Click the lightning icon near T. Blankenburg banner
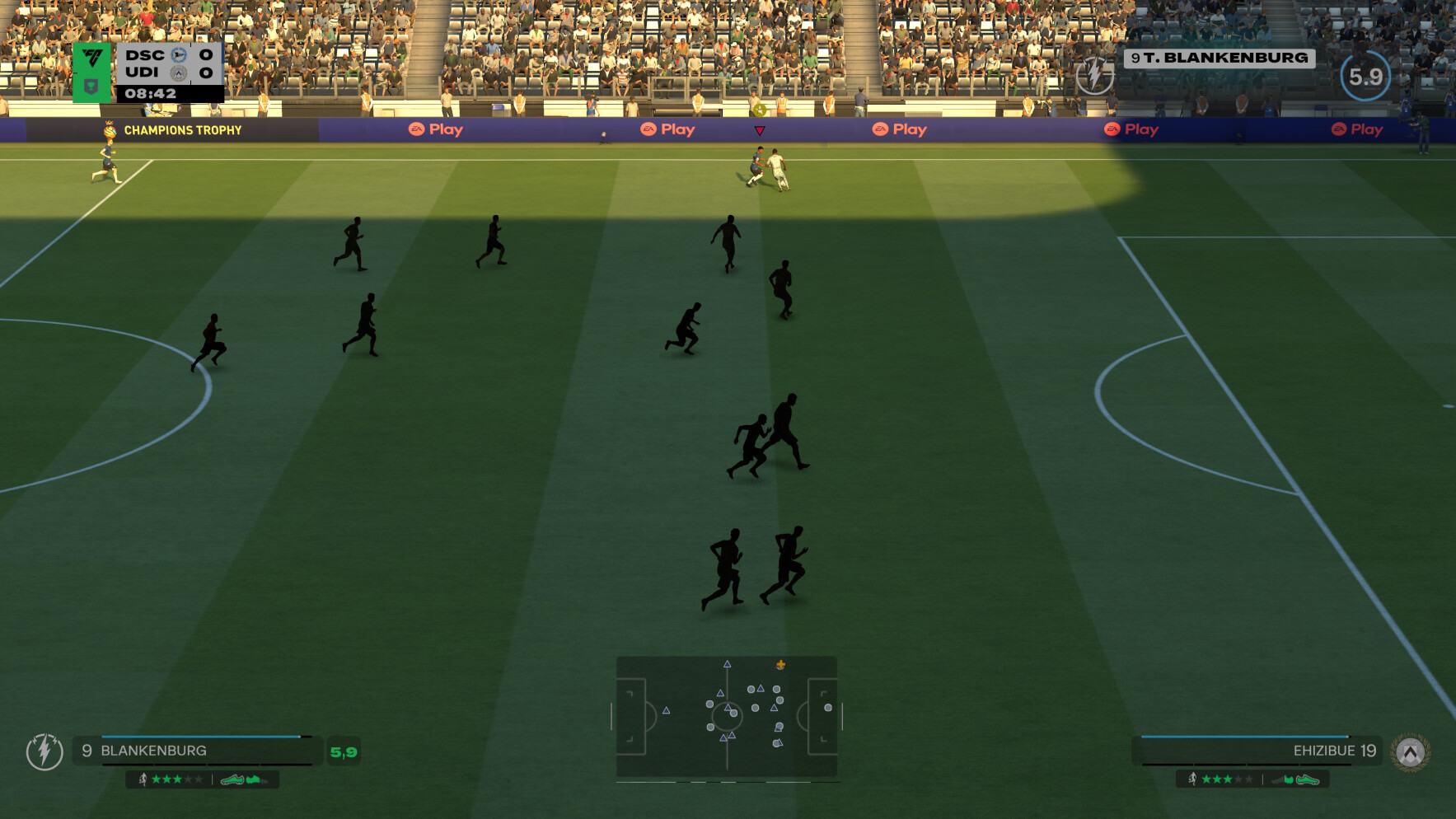The height and width of the screenshot is (819, 1456). (1094, 76)
